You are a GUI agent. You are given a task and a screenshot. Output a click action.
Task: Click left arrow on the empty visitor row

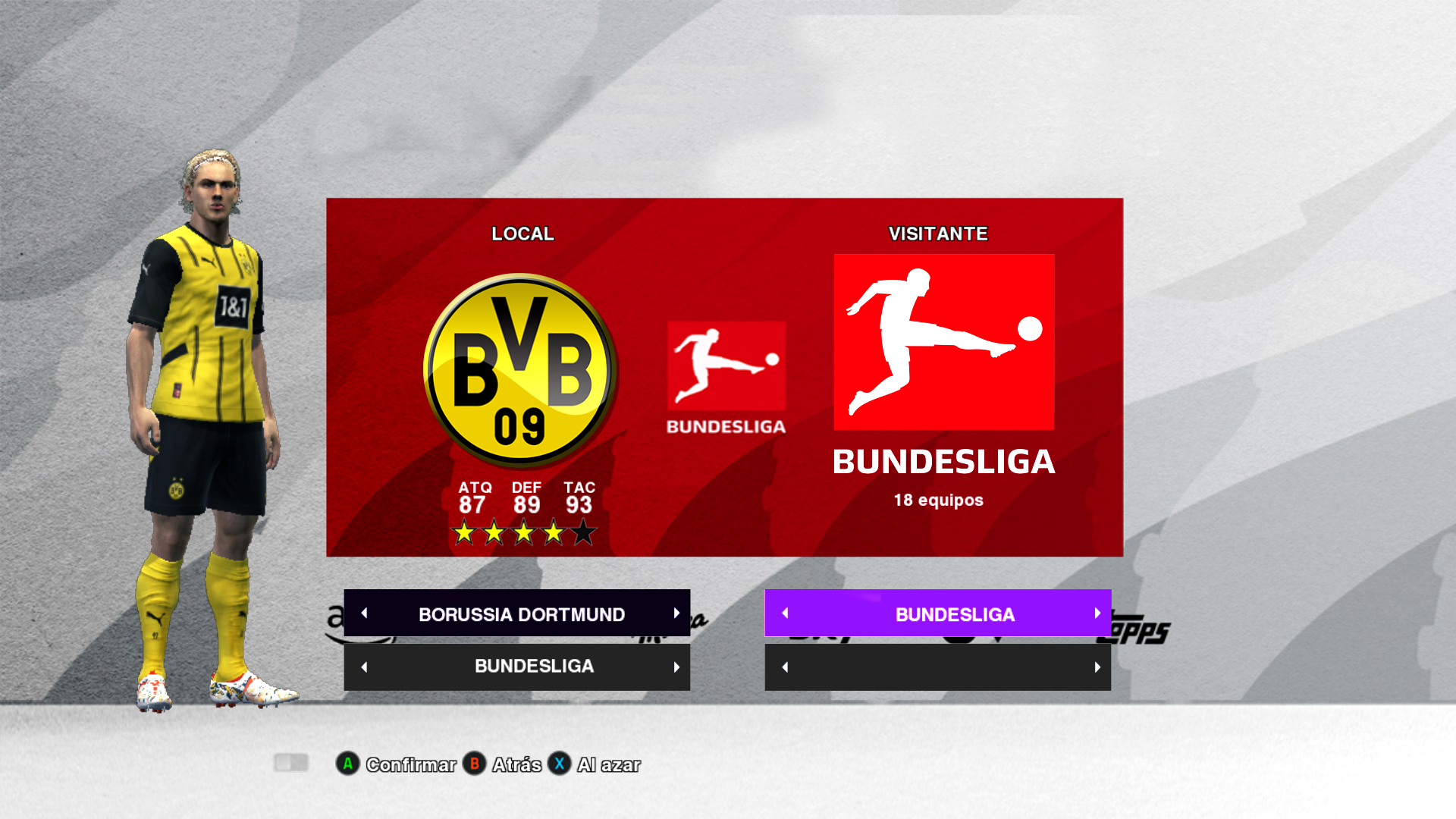[x=786, y=667]
